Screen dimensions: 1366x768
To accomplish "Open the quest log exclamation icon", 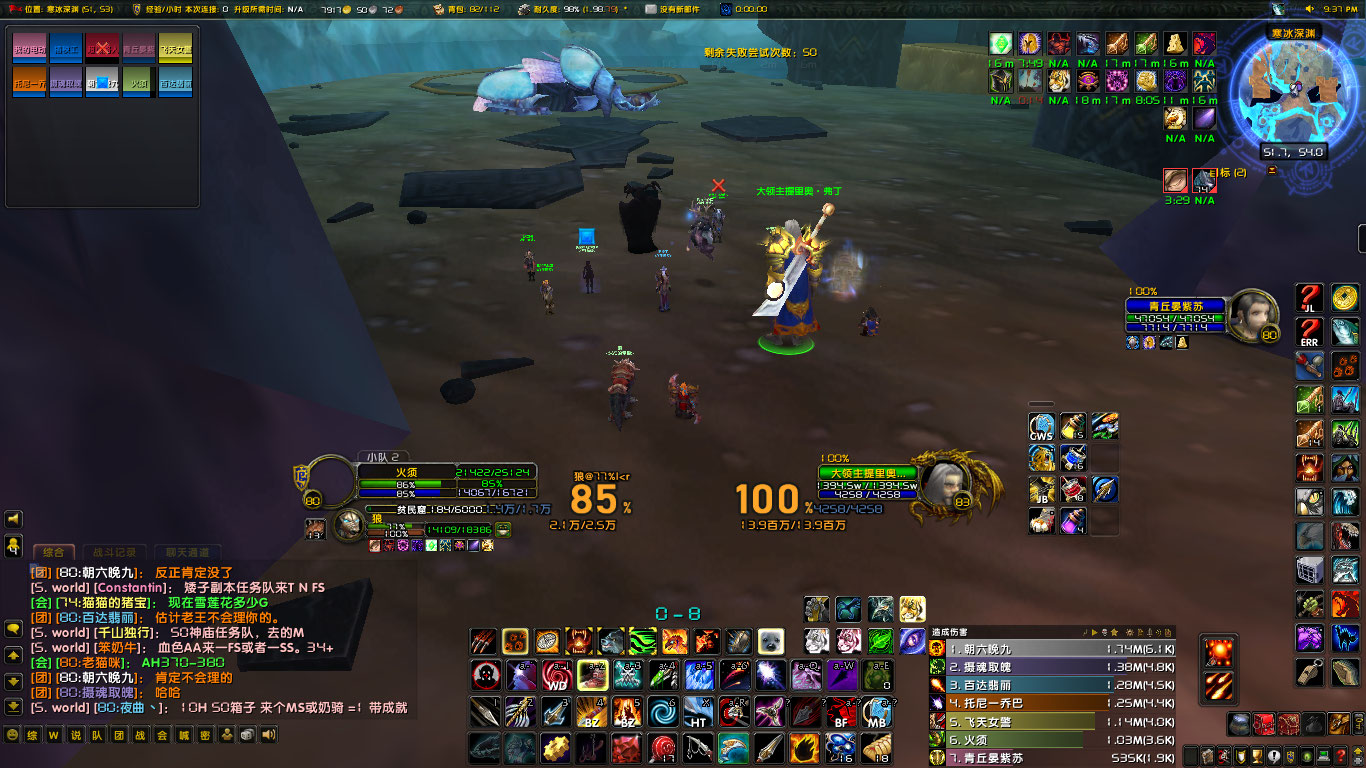I will click(x=1273, y=755).
